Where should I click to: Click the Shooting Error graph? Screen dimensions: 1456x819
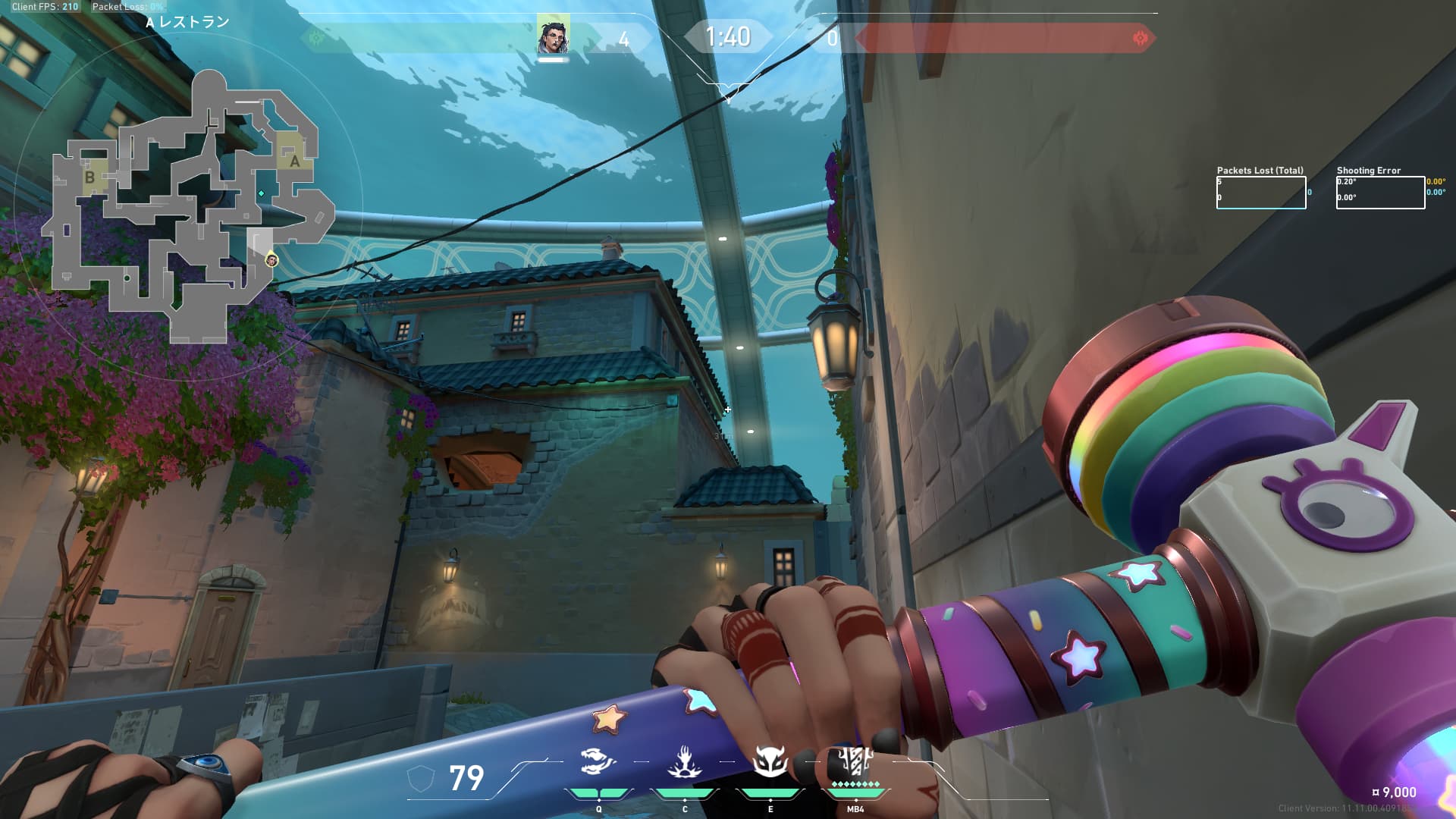(1380, 193)
